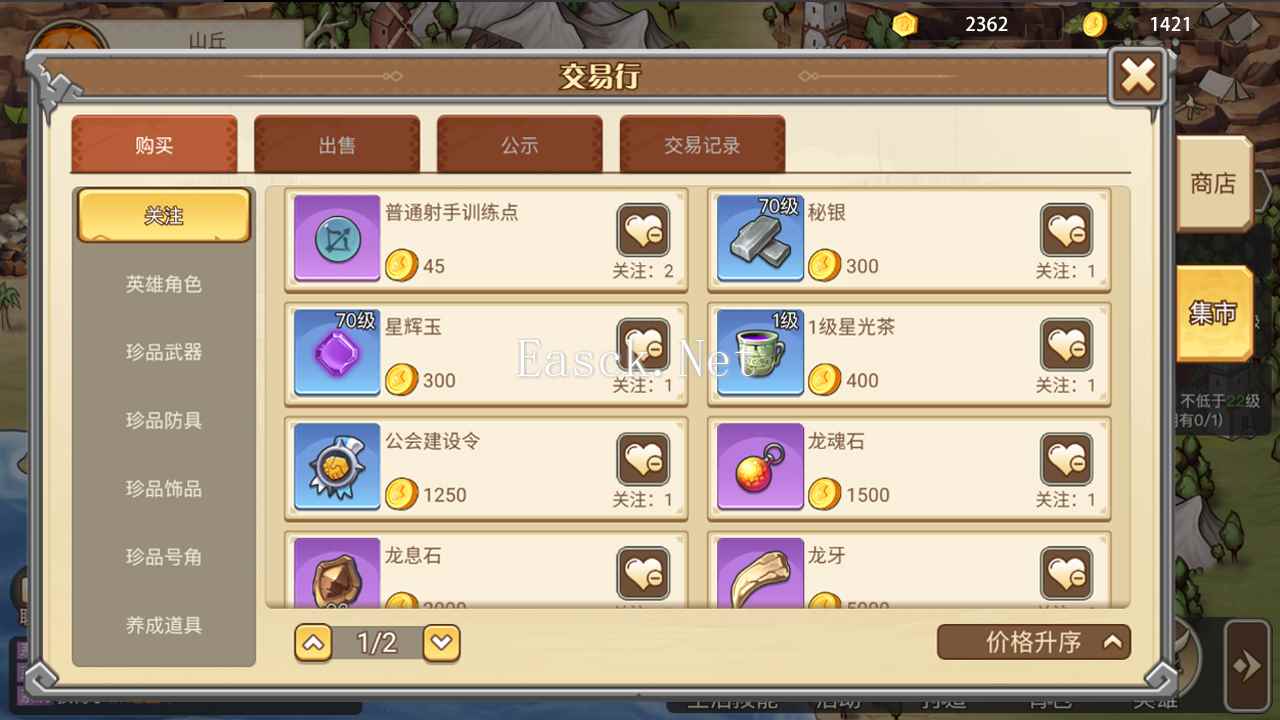
Task: Switch to the 出售 tab
Action: (x=337, y=144)
